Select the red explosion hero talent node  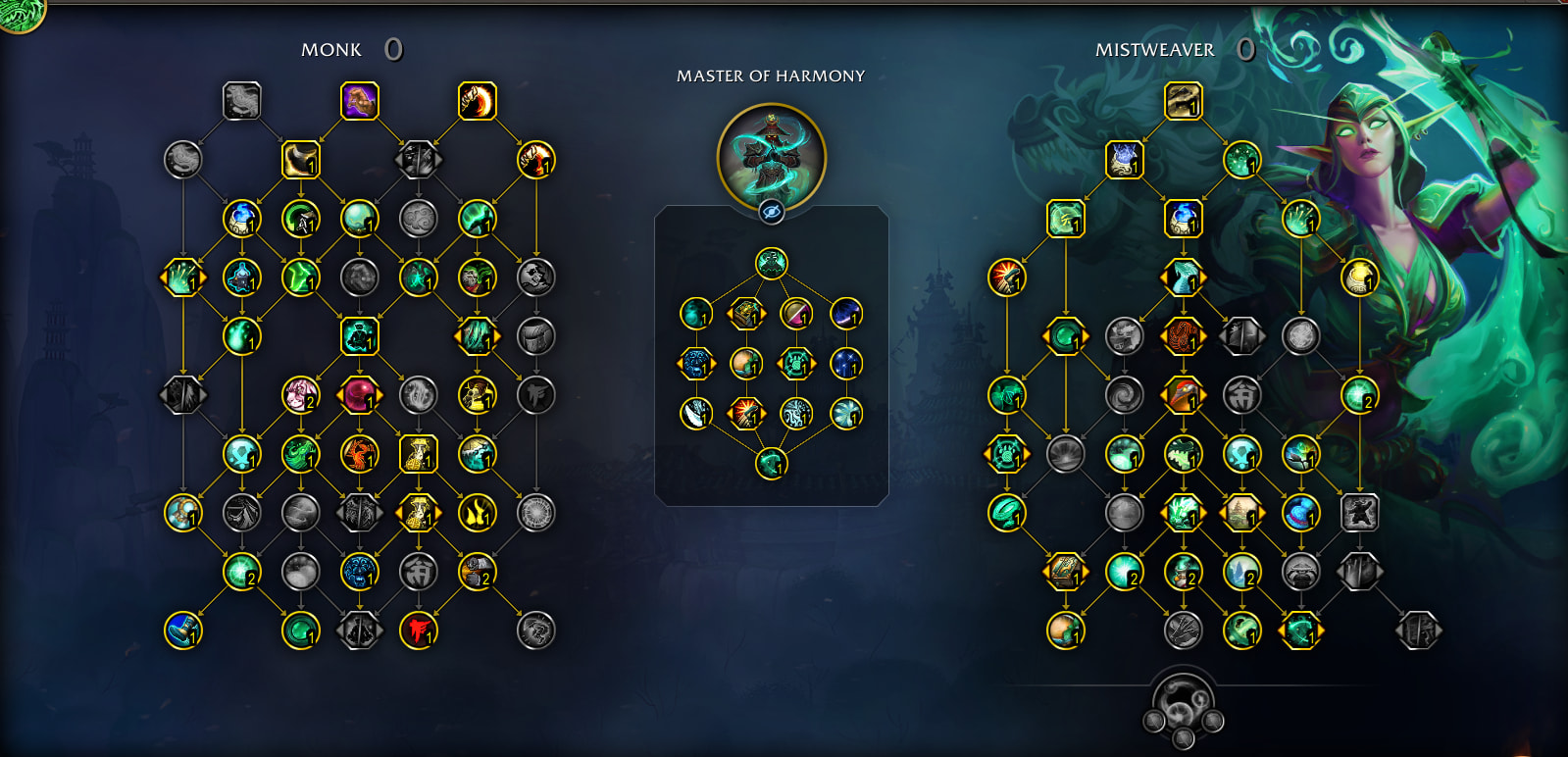(746, 414)
